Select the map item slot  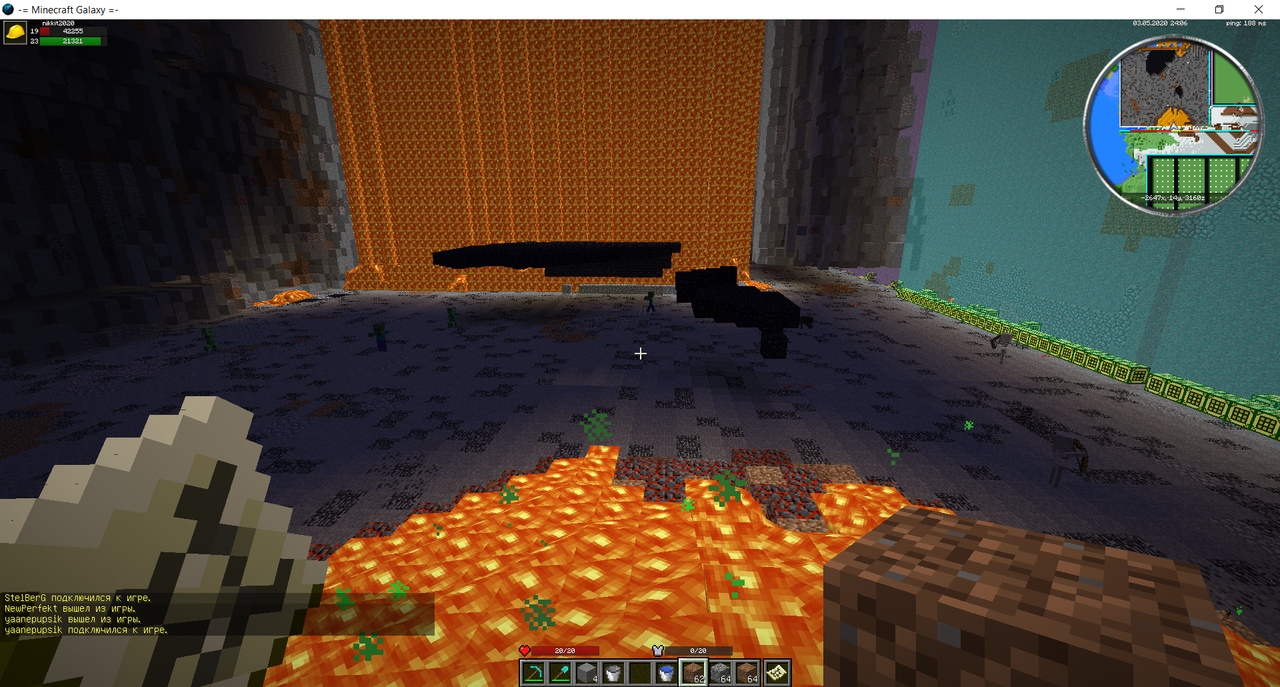[775, 673]
